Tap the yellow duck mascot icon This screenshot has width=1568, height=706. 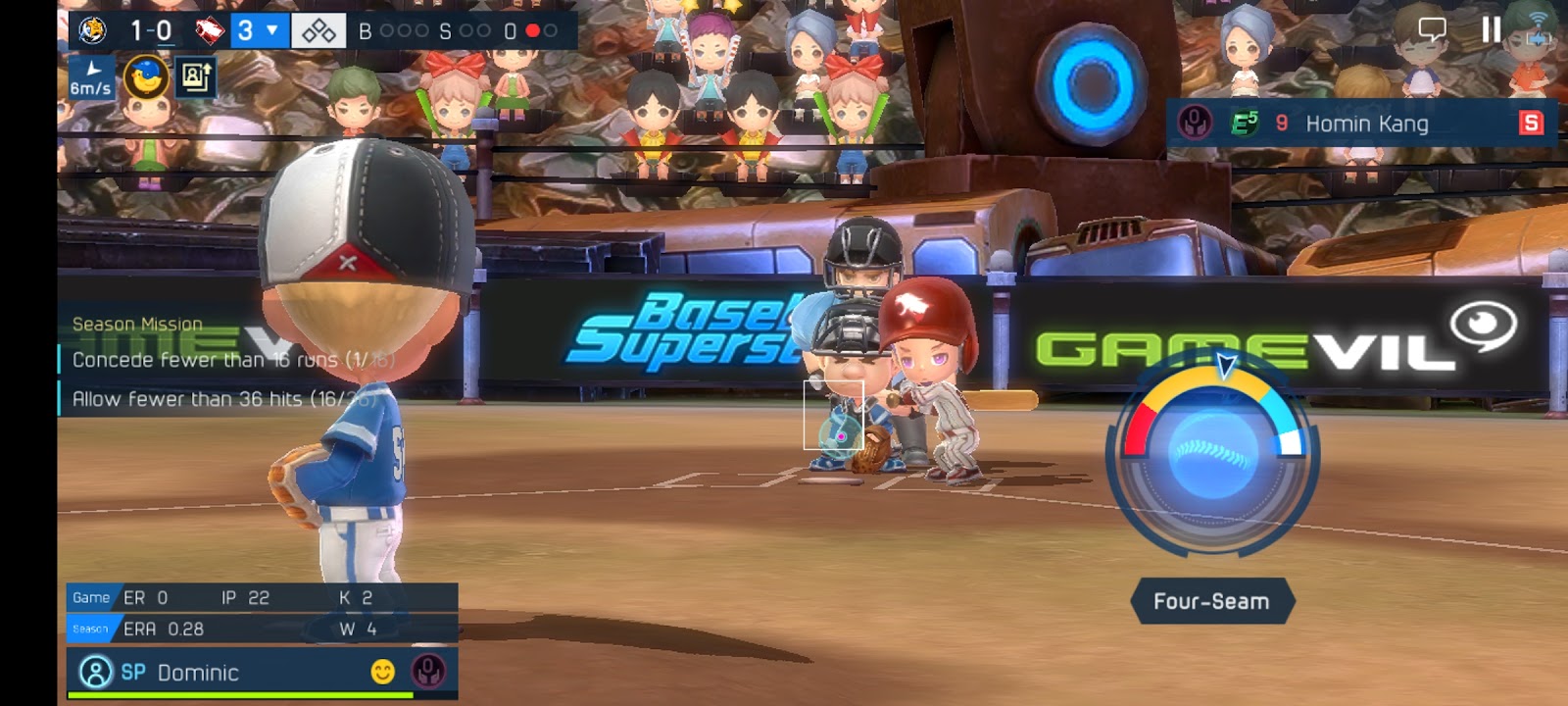pyautogui.click(x=145, y=76)
